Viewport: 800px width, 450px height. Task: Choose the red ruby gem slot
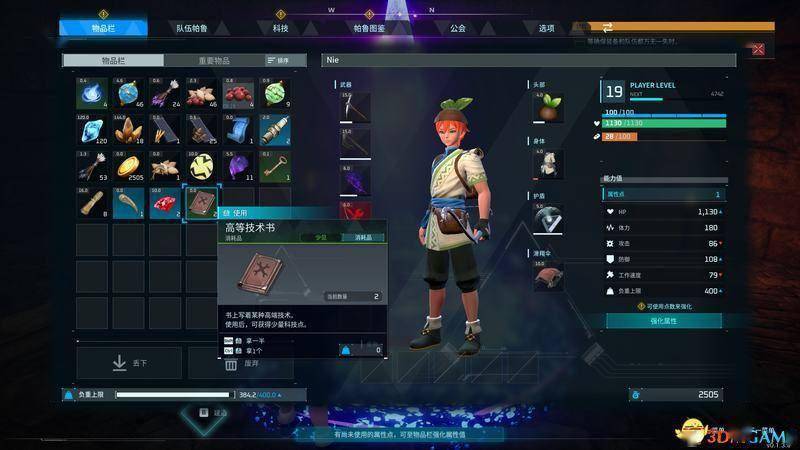tap(166, 203)
